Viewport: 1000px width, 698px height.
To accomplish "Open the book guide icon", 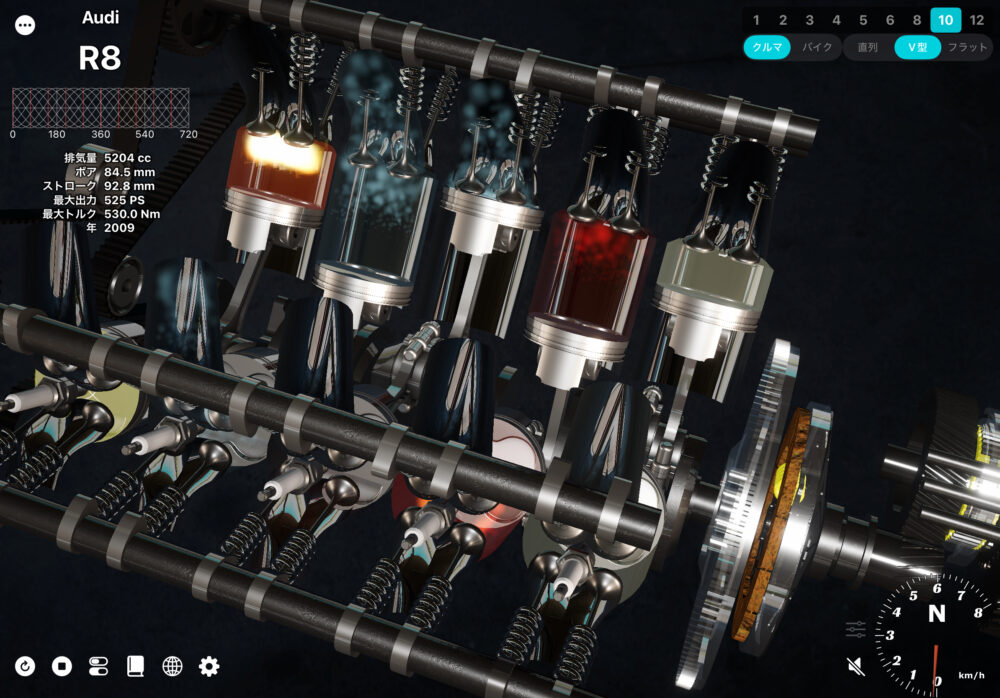I will tap(136, 666).
